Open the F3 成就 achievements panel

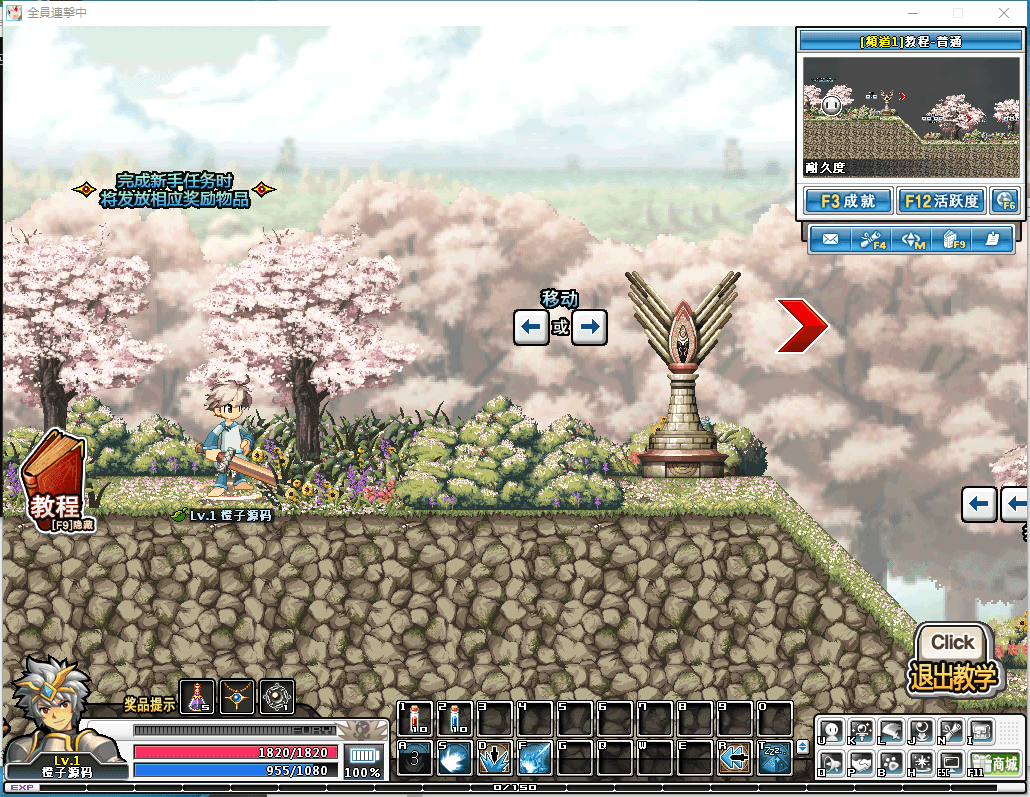tap(847, 201)
